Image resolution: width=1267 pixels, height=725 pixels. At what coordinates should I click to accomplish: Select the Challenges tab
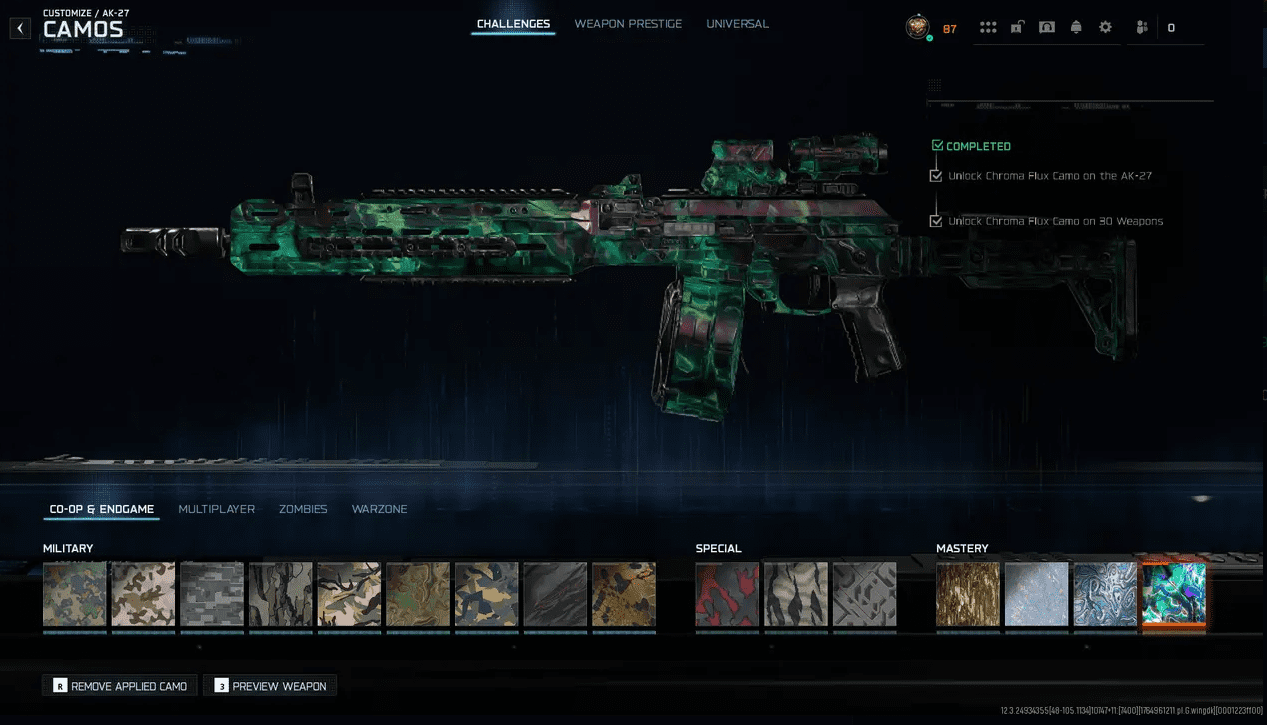(x=513, y=24)
